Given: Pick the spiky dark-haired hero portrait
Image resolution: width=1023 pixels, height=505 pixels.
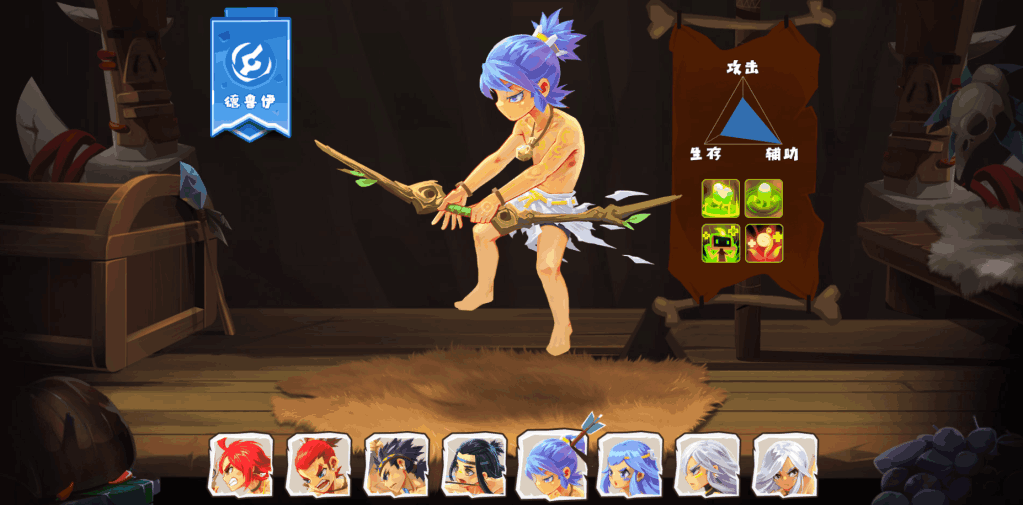Looking at the screenshot, I should pyautogui.click(x=397, y=465).
